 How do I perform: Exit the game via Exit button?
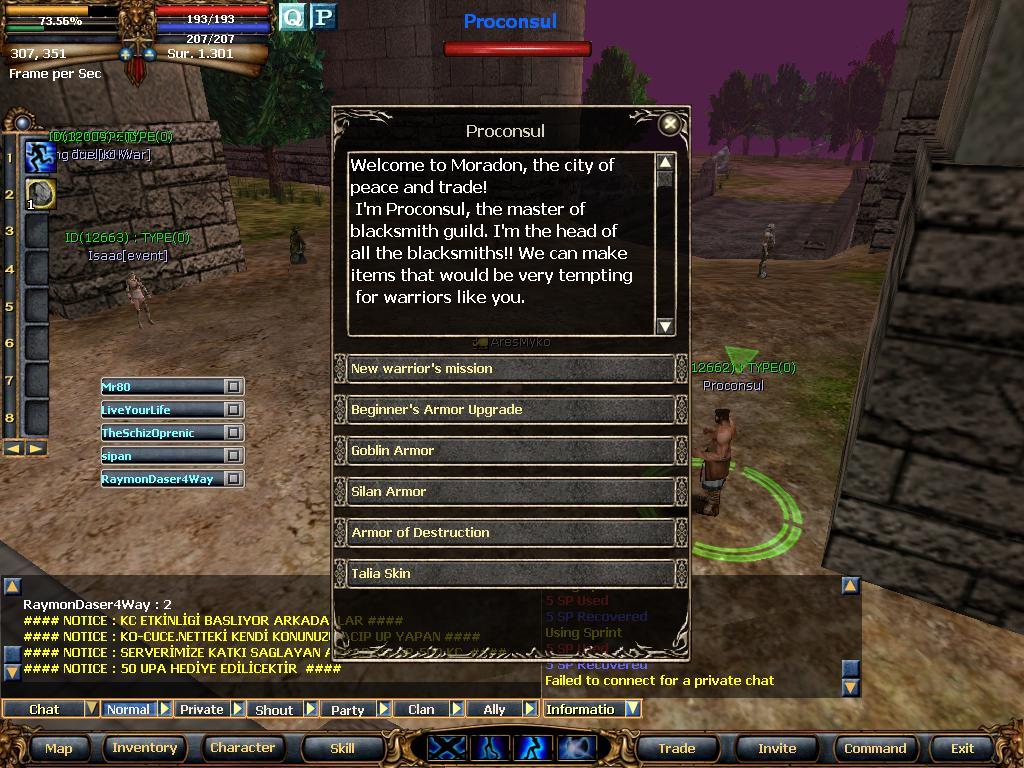962,748
